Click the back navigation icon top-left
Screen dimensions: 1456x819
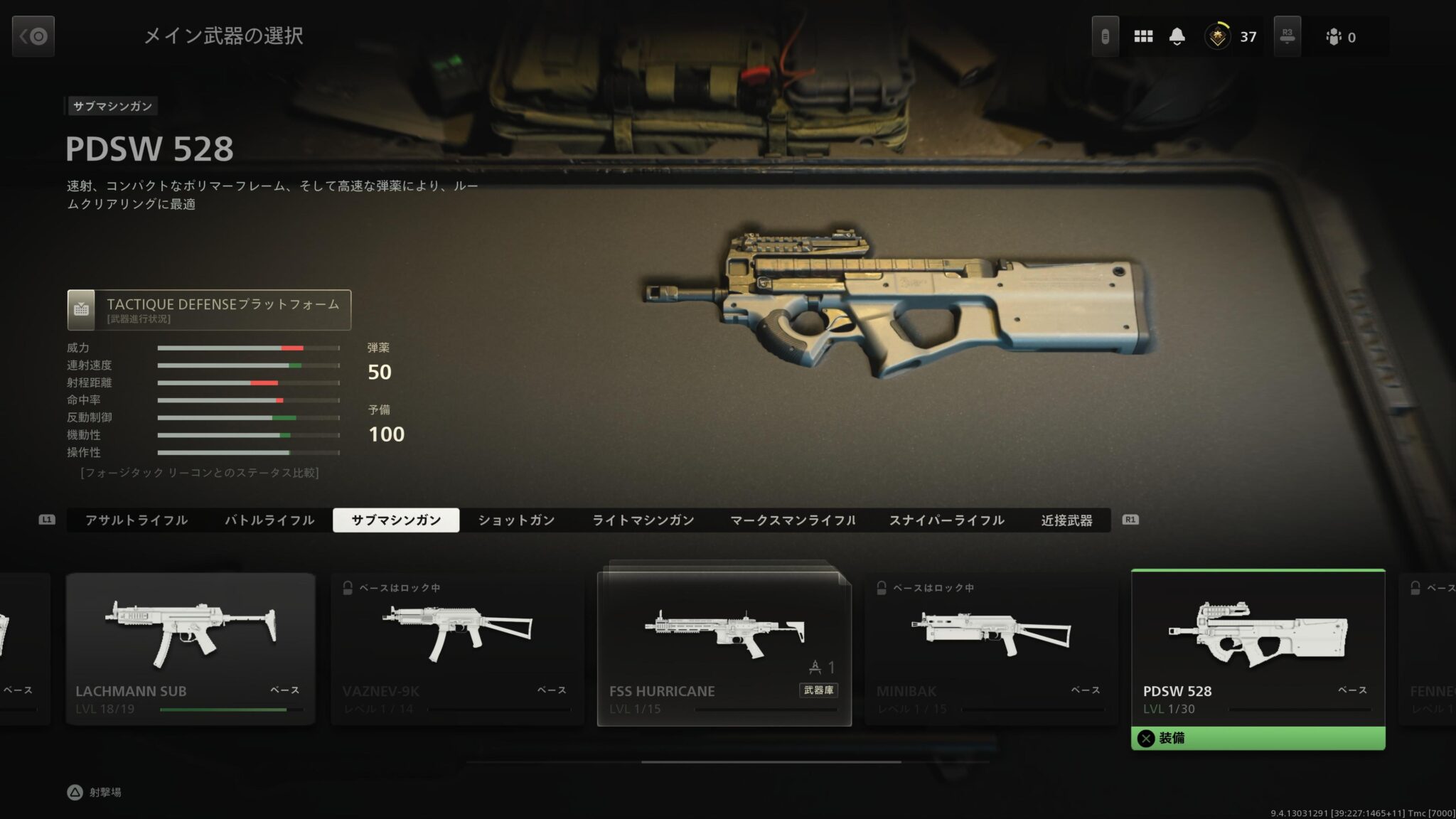pyautogui.click(x=33, y=36)
